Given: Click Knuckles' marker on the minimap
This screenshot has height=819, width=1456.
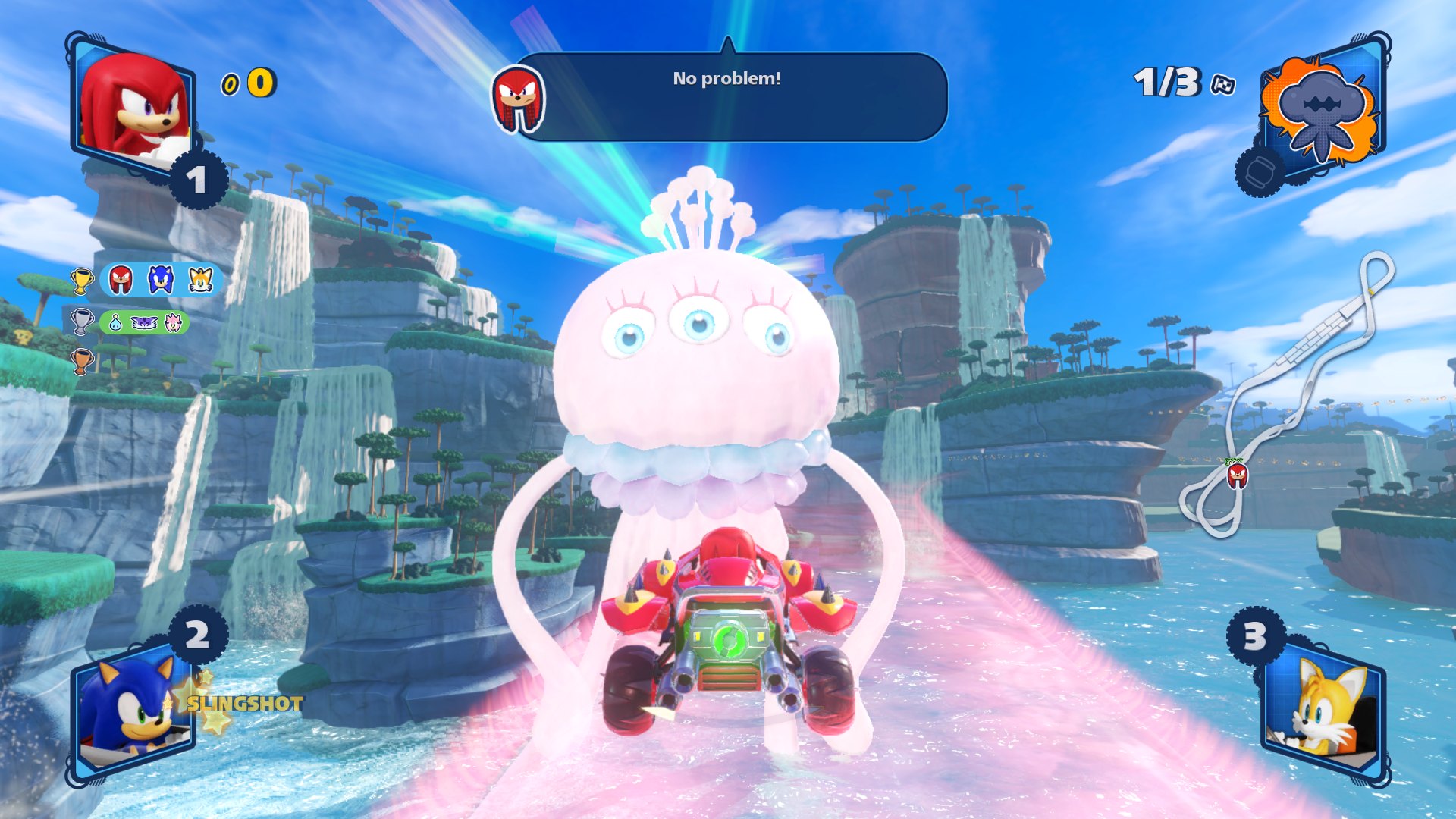Looking at the screenshot, I should pos(1237,475).
